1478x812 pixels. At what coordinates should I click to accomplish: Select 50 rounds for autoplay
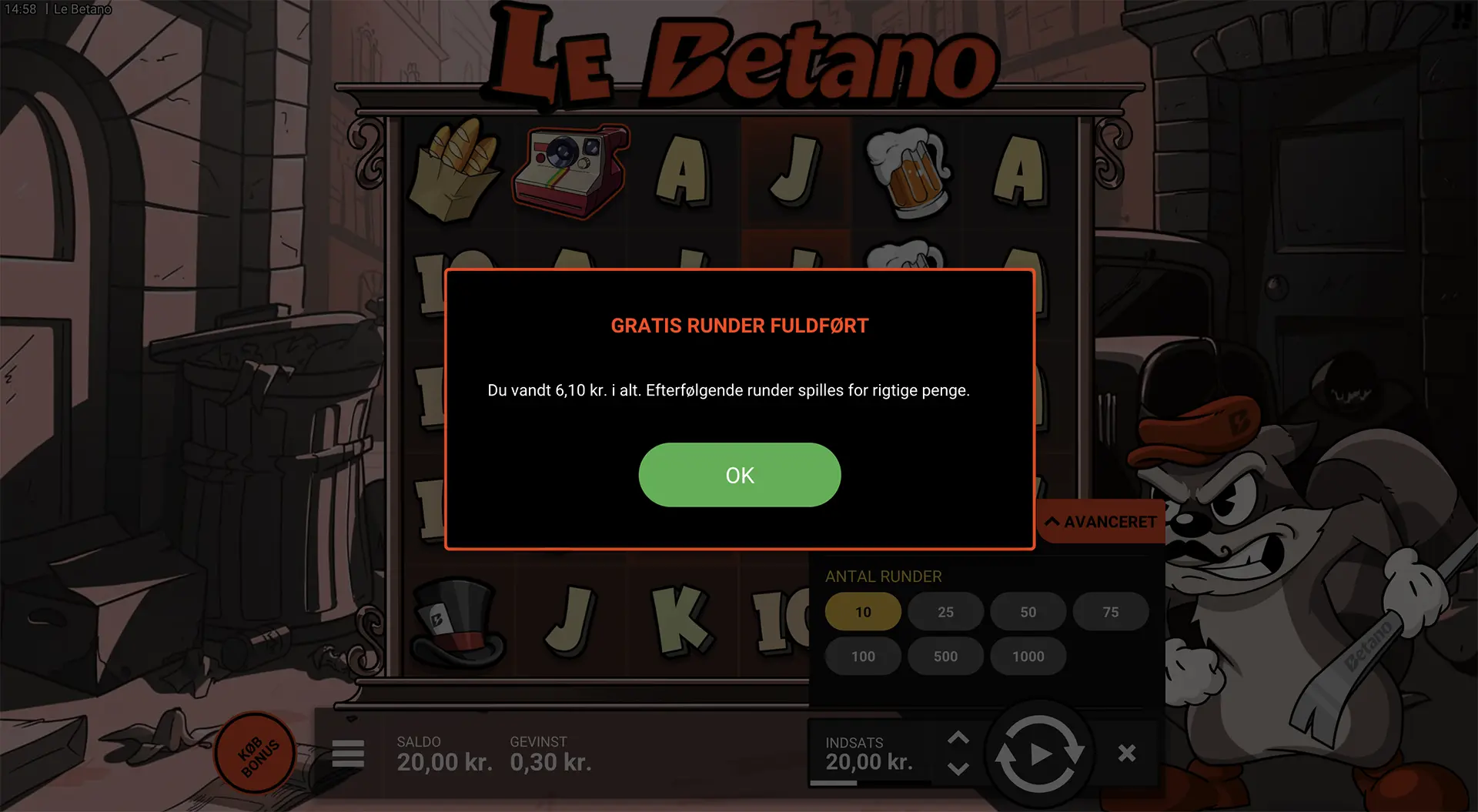(x=1028, y=611)
